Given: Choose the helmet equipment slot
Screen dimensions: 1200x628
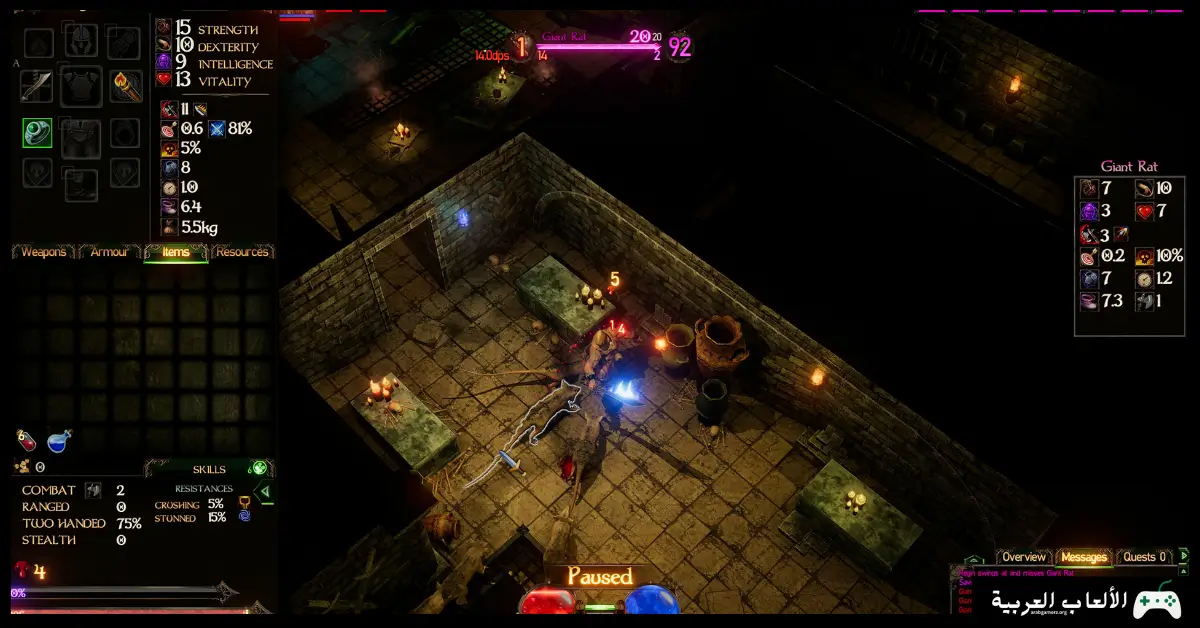Looking at the screenshot, I should (x=81, y=41).
